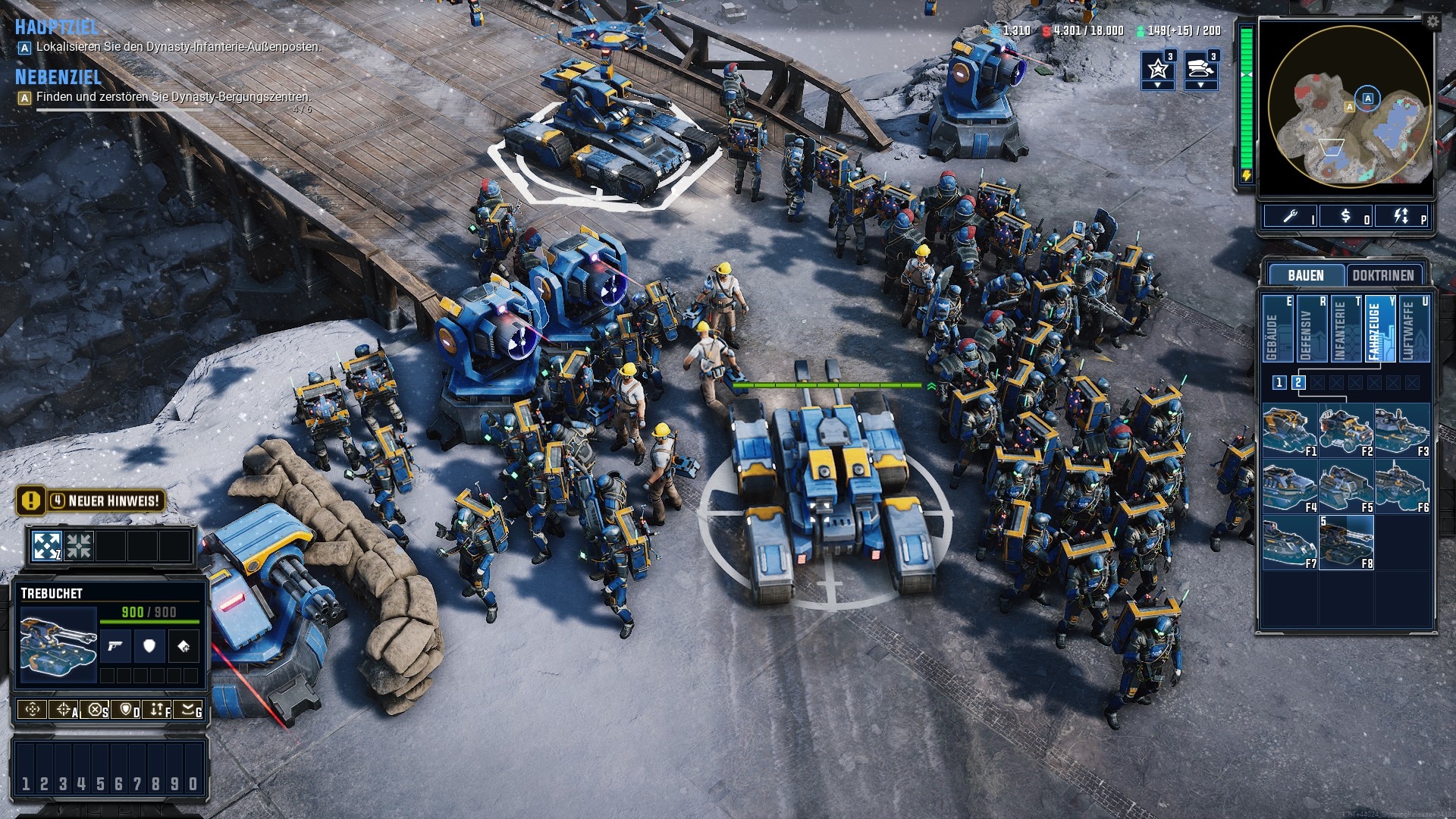Viewport: 1456px width, 819px height.
Task: Queue the vehicle in the F8 slot
Action: pyautogui.click(x=1346, y=541)
